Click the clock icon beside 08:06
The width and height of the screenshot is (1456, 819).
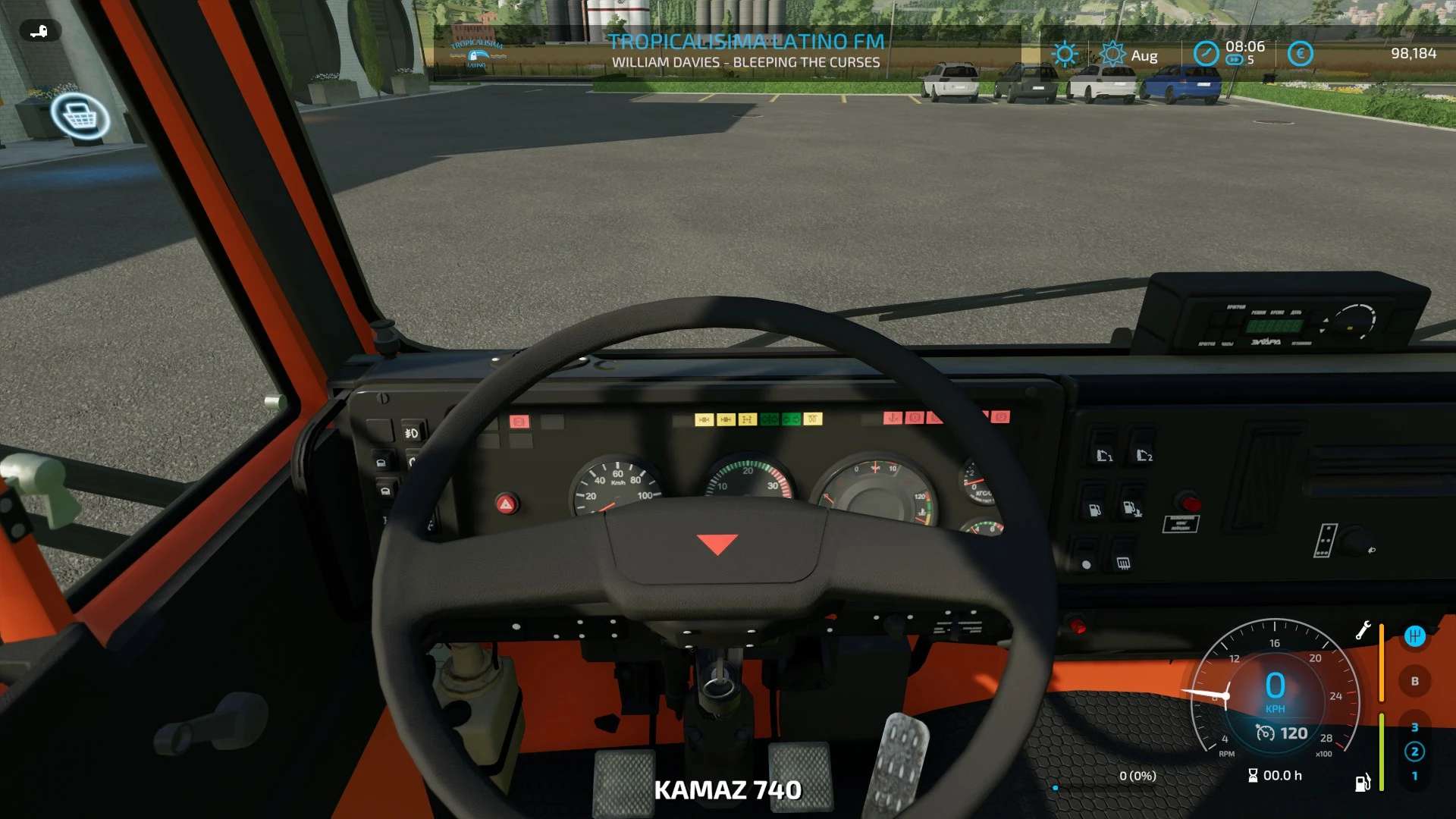(x=1206, y=54)
